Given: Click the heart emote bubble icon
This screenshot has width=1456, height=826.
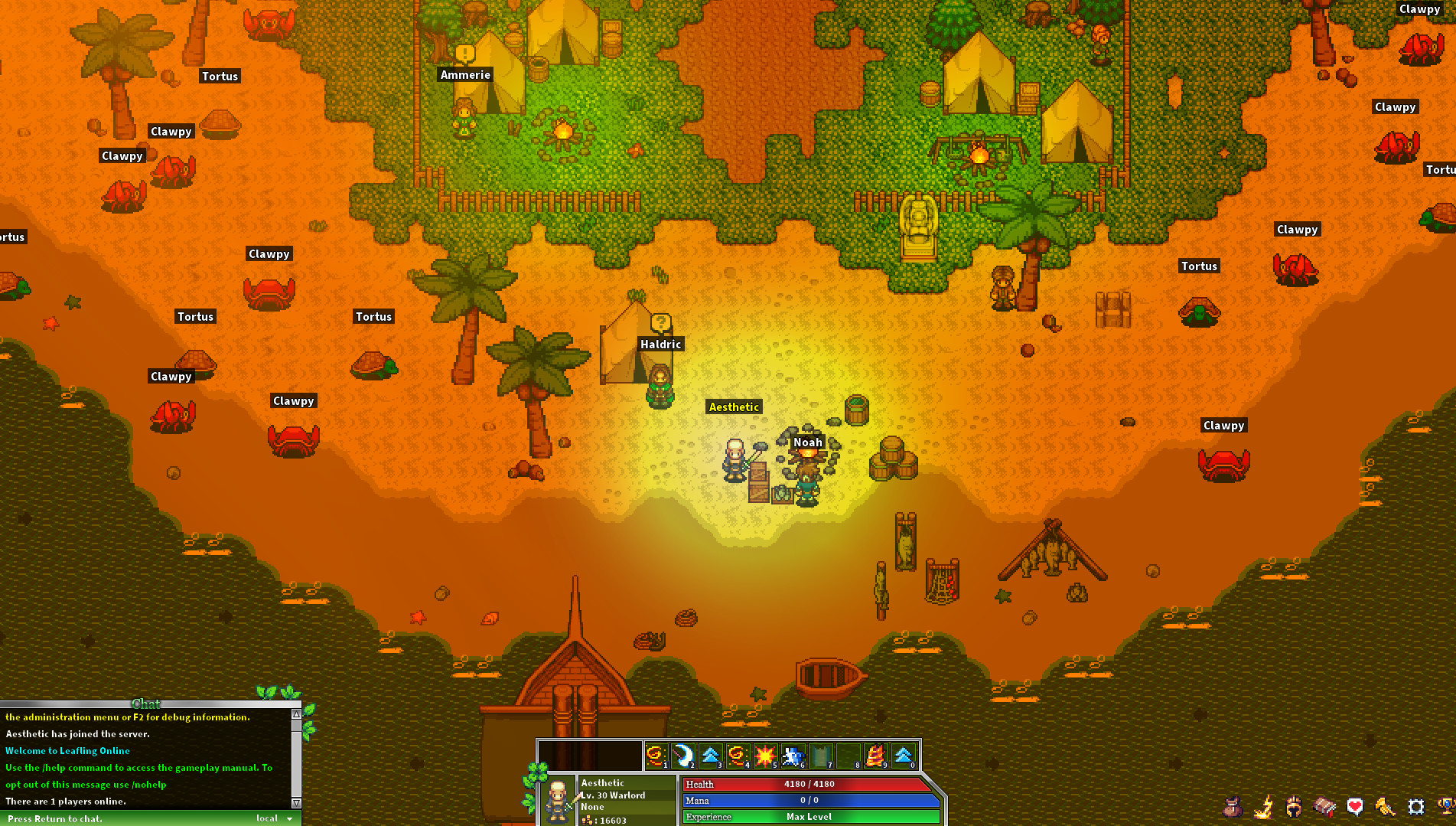Looking at the screenshot, I should point(1354,806).
